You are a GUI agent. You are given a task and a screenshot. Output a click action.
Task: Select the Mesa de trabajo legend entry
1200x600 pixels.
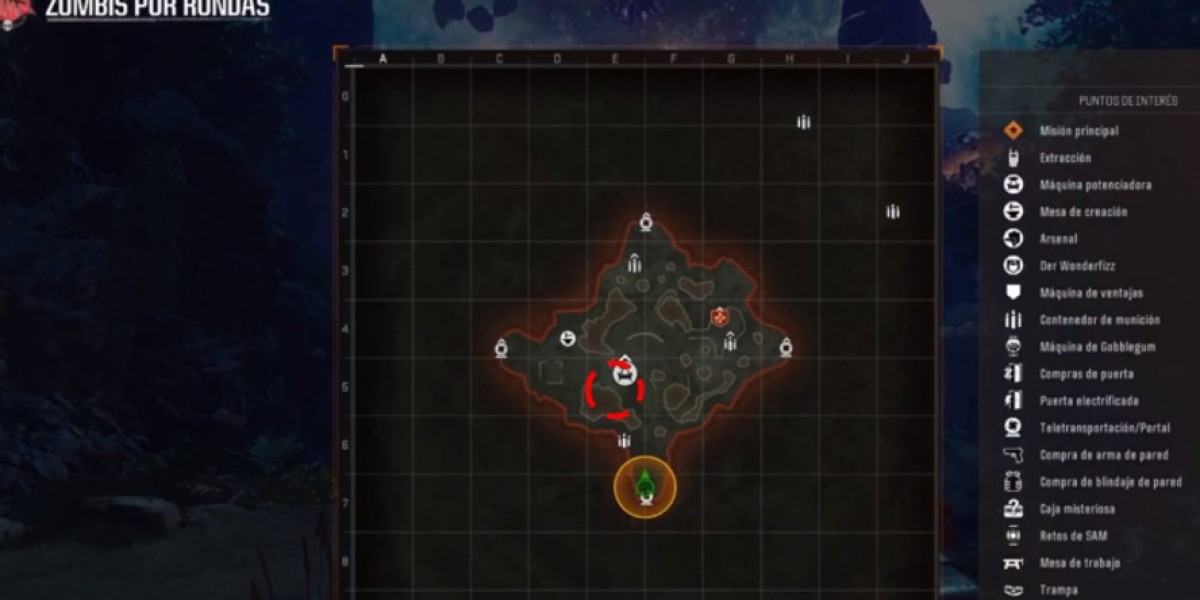(x=1078, y=563)
